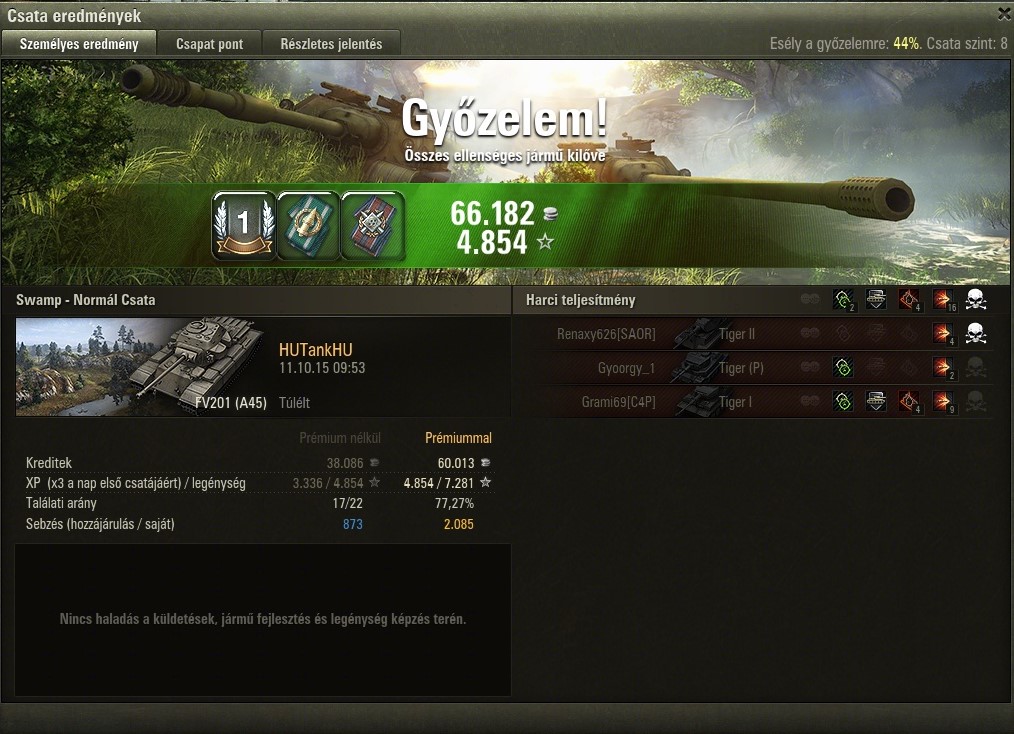Show the Részletes jelentés tab
Image resolution: width=1014 pixels, height=734 pixels.
(331, 44)
